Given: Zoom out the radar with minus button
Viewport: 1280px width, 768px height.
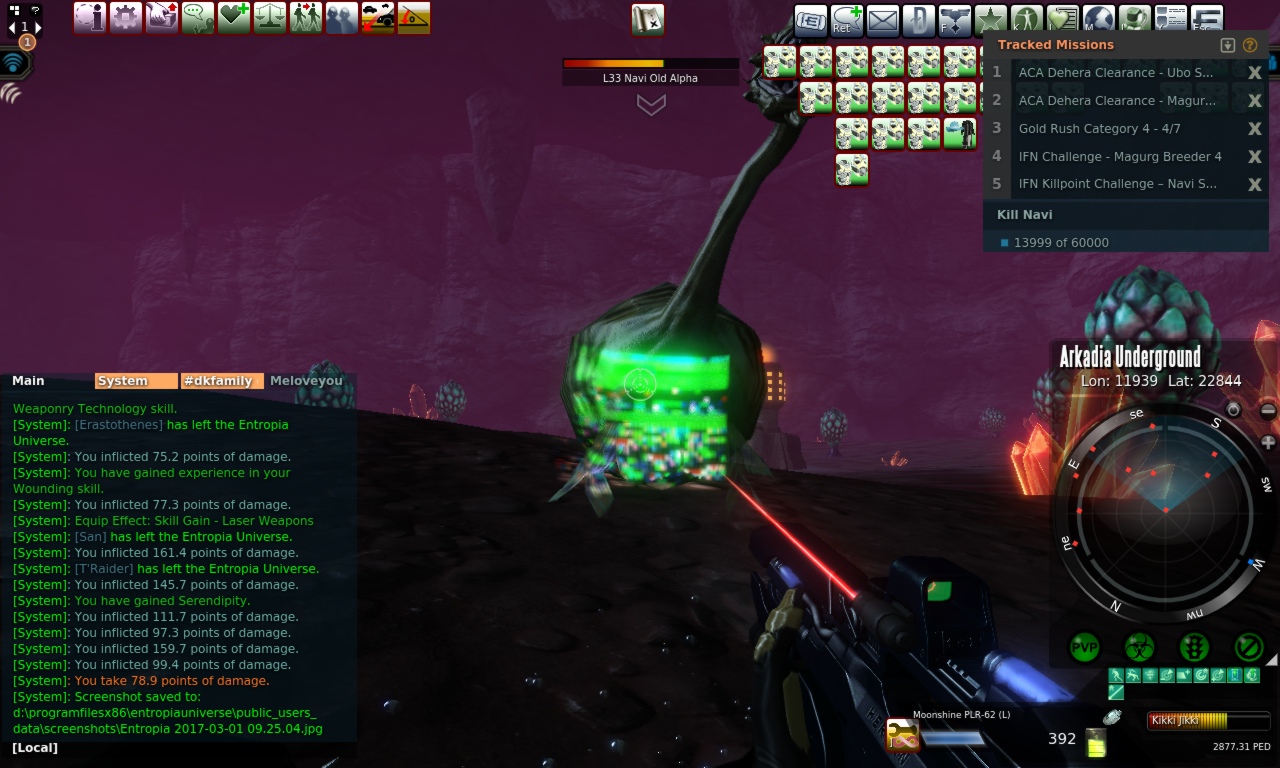Looking at the screenshot, I should pos(1268,410).
